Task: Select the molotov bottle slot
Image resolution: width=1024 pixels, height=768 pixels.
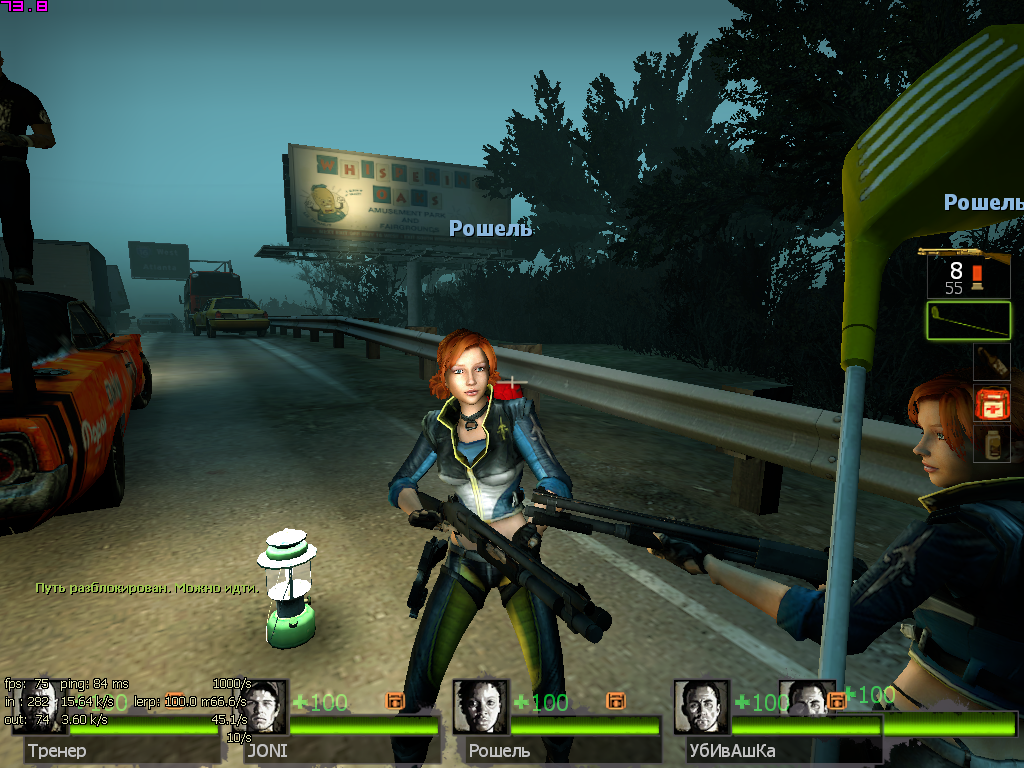Action: tap(992, 362)
